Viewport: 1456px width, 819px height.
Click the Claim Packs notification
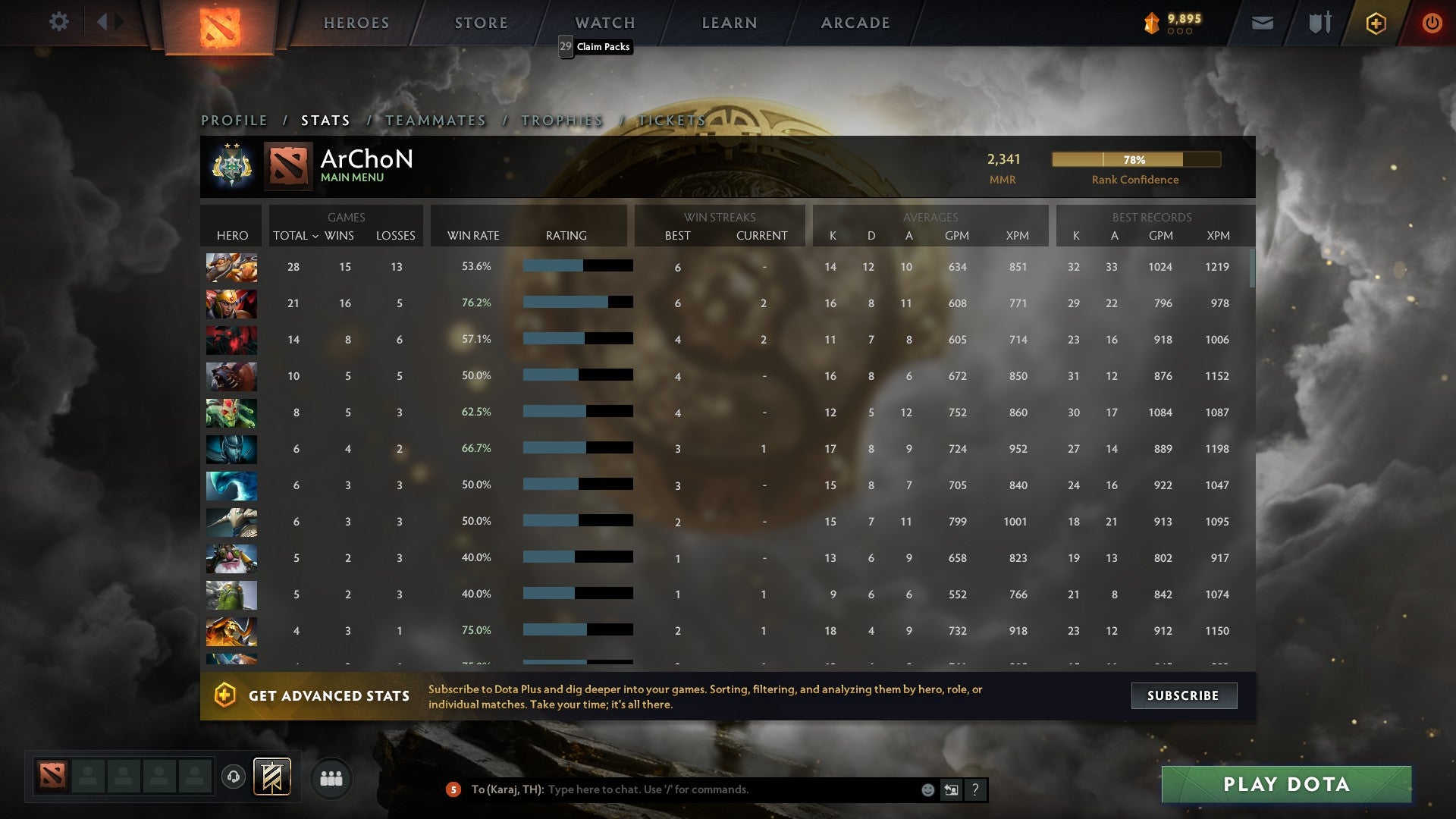[x=597, y=47]
